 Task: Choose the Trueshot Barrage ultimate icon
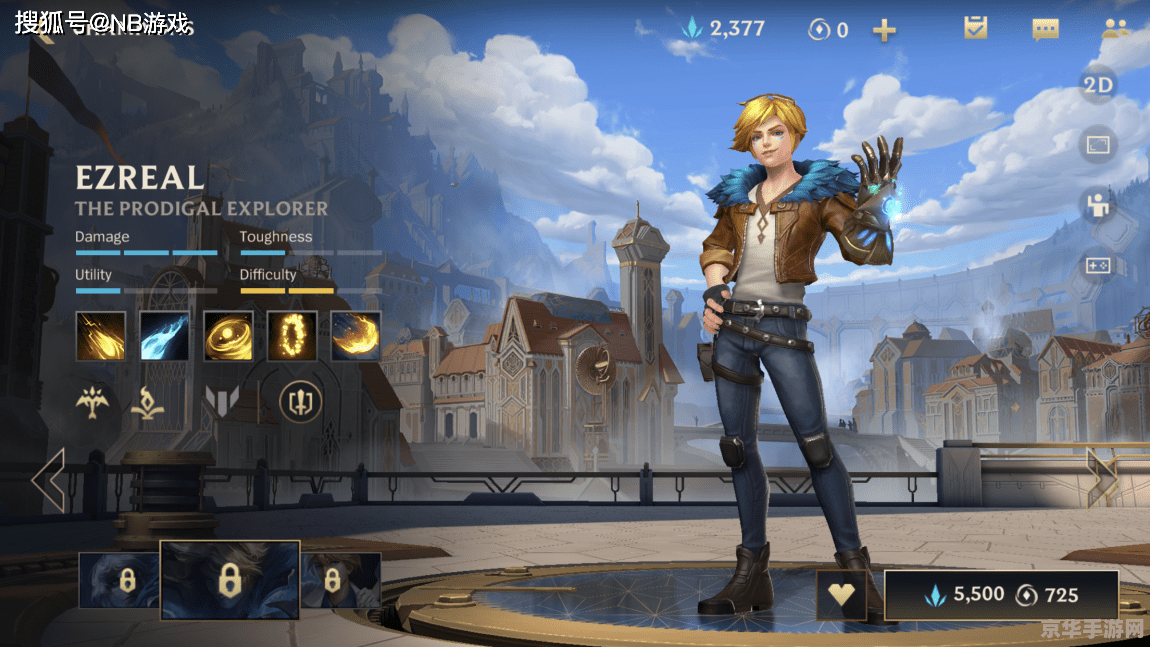click(356, 336)
